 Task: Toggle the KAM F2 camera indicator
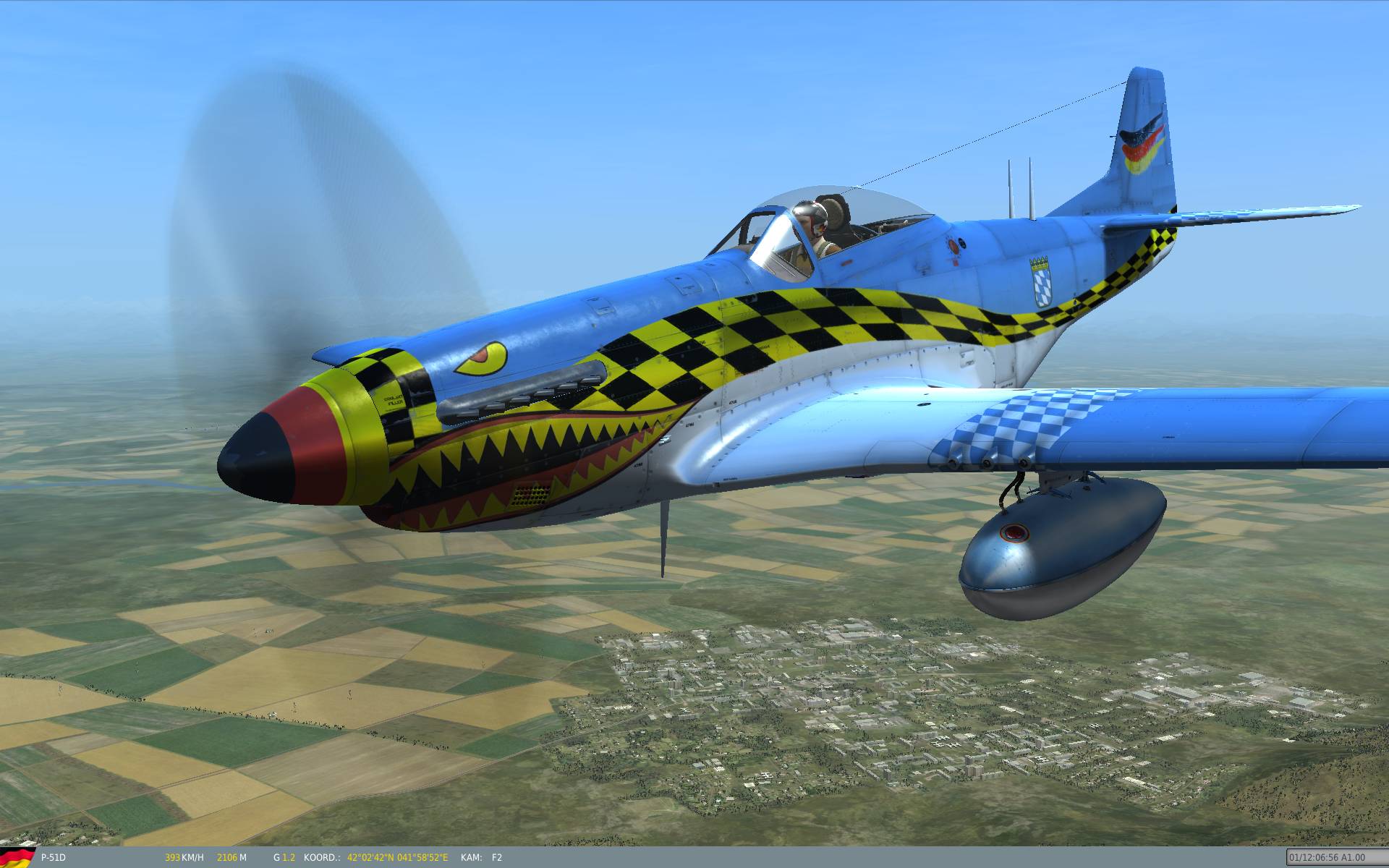click(481, 857)
